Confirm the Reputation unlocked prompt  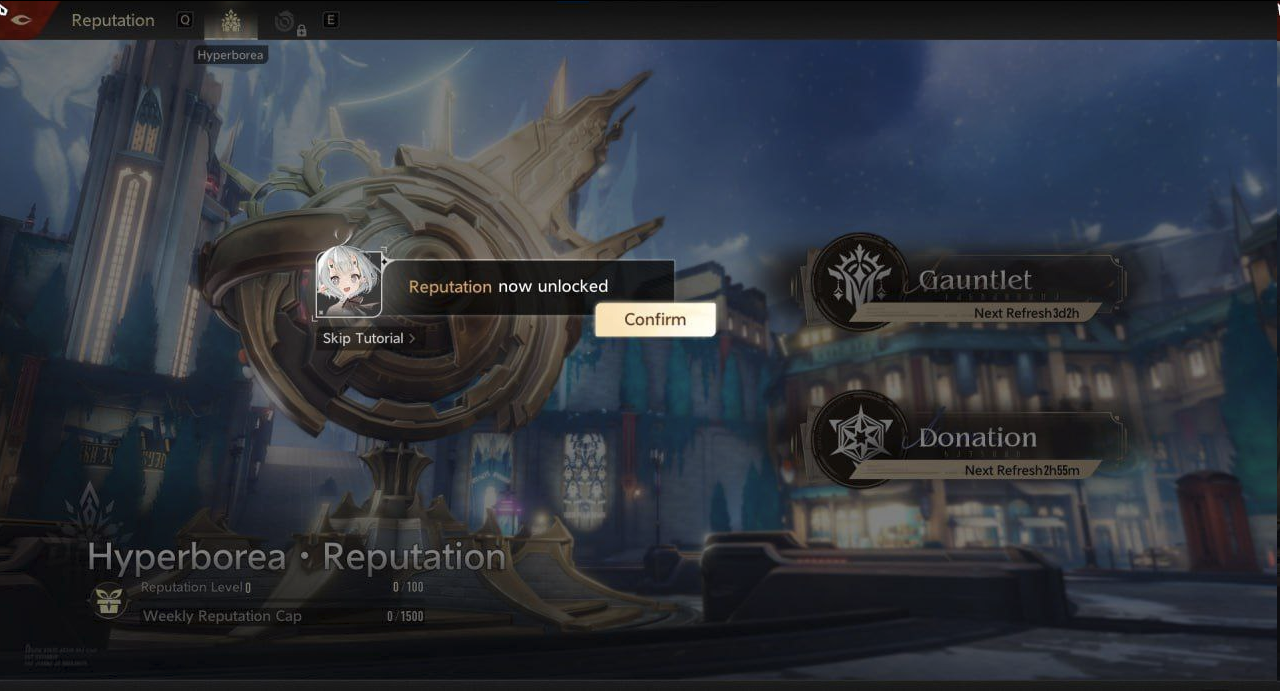point(655,320)
